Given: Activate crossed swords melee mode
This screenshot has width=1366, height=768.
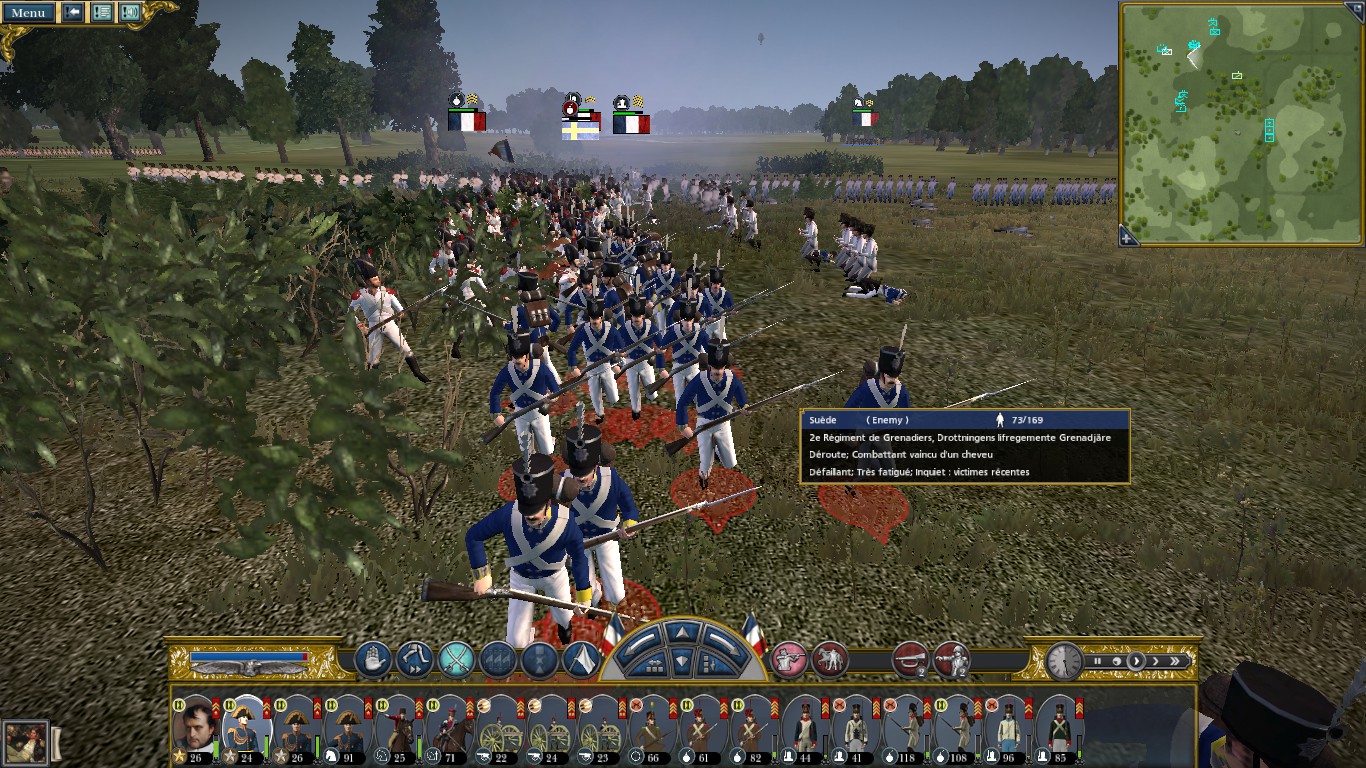Looking at the screenshot, I should tap(456, 659).
